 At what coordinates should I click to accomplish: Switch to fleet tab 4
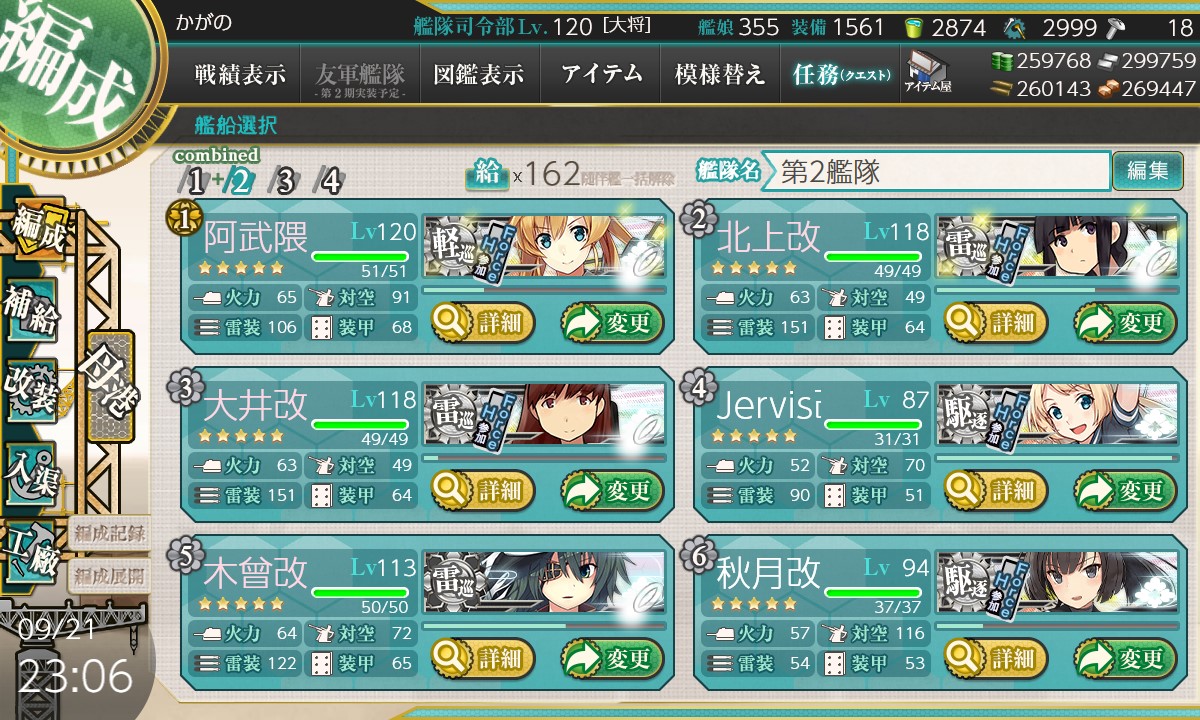tap(329, 181)
